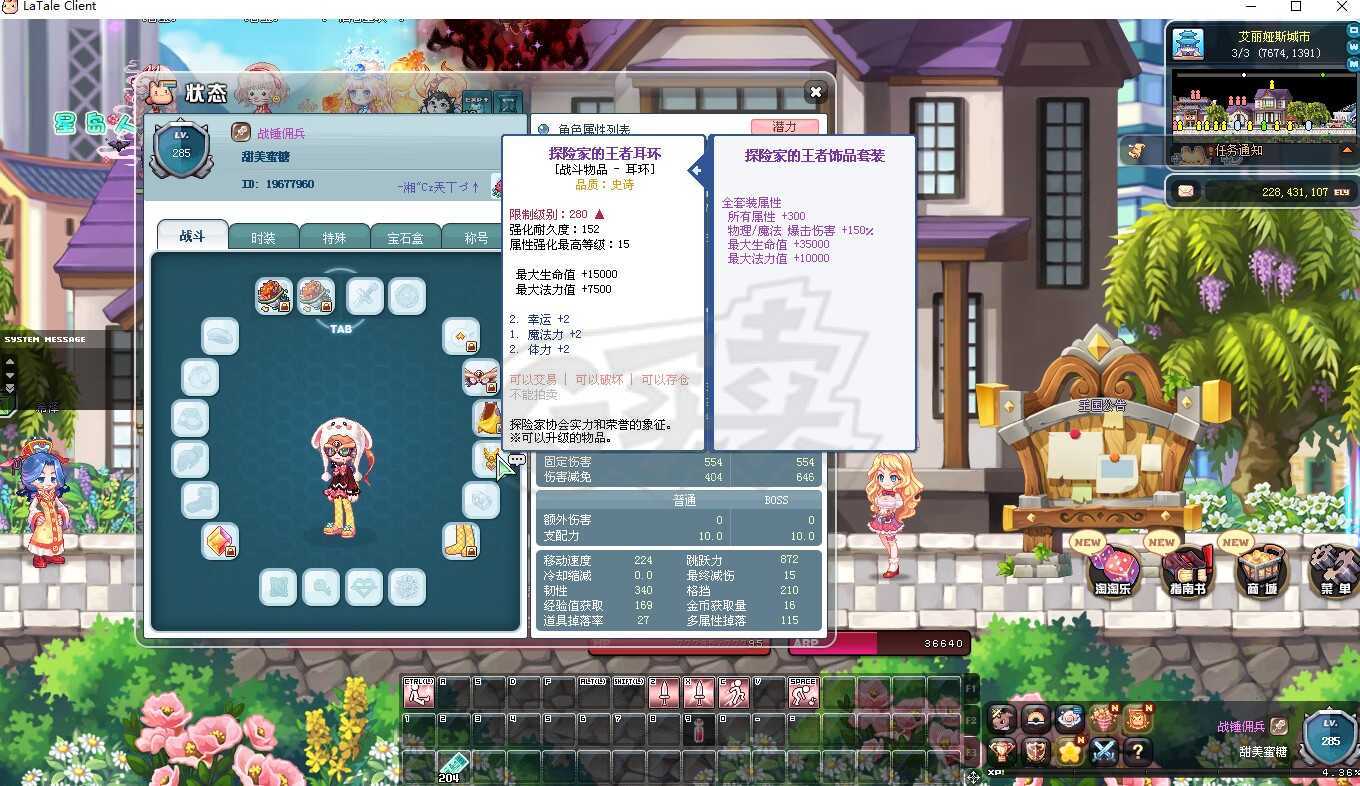This screenshot has width=1360, height=786.
Task: Open the trophy achievements icon
Action: click(1002, 750)
